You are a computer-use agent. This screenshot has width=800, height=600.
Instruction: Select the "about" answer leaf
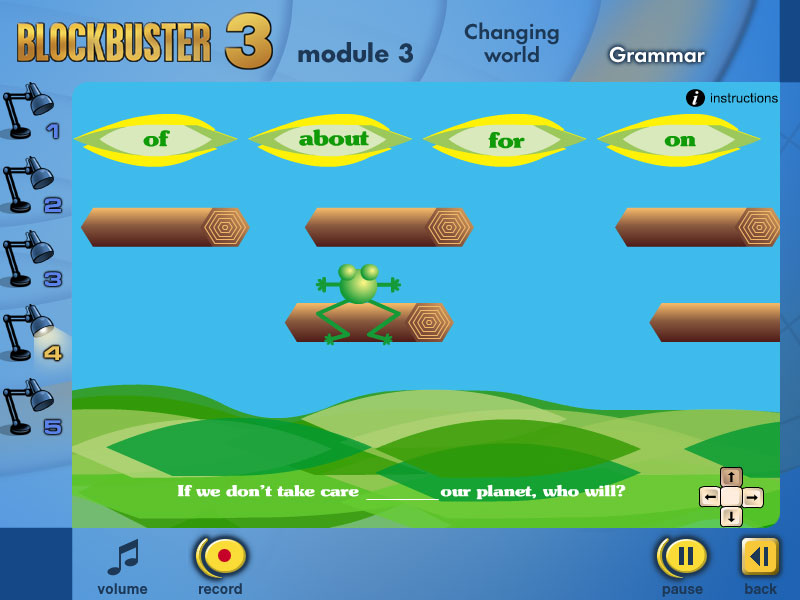click(334, 139)
